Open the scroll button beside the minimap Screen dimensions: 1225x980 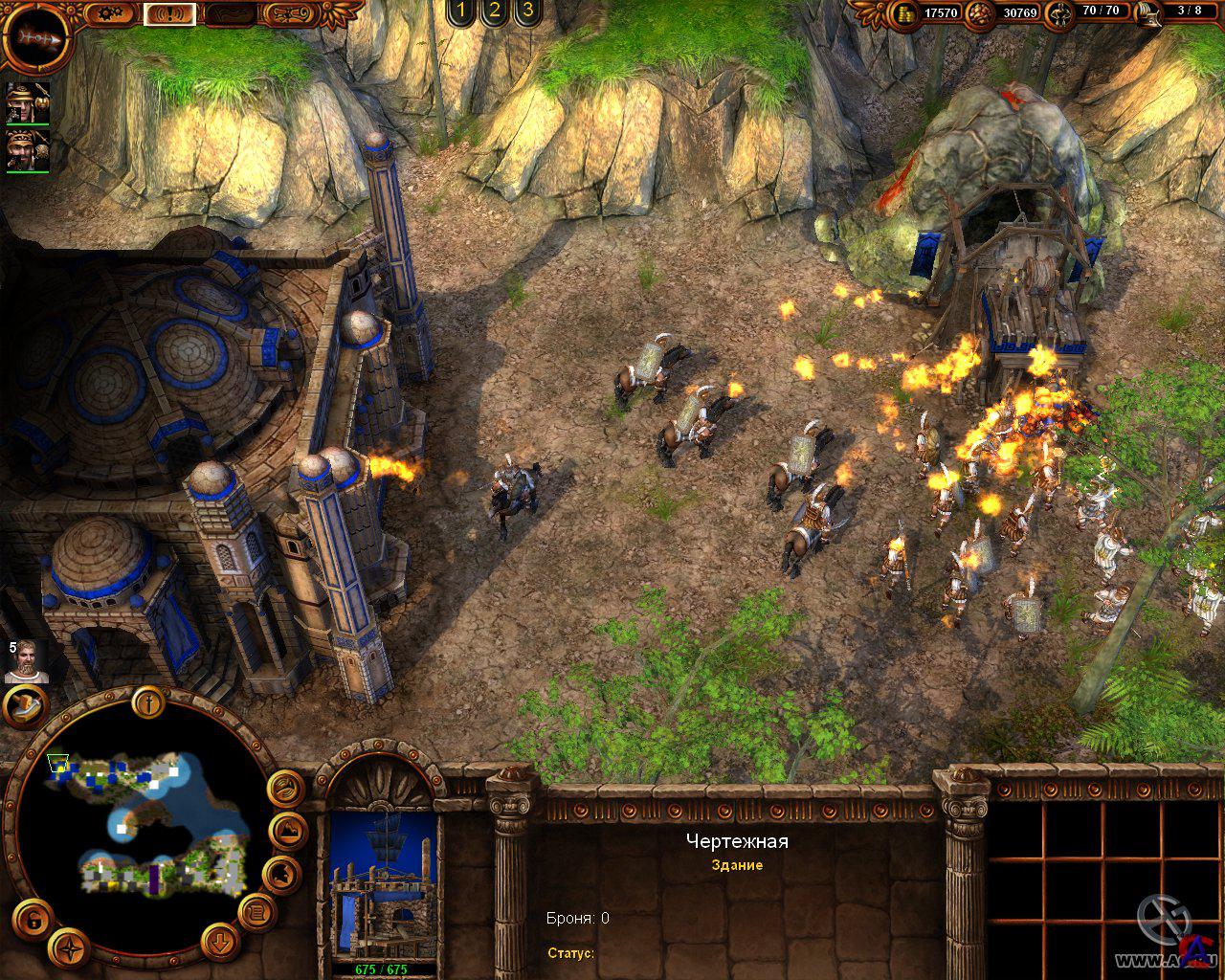pyautogui.click(x=256, y=912)
